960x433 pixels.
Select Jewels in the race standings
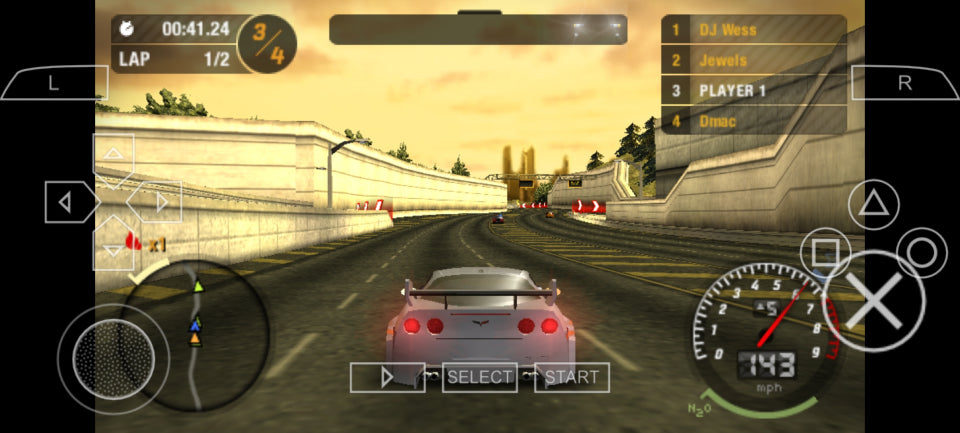[753, 60]
